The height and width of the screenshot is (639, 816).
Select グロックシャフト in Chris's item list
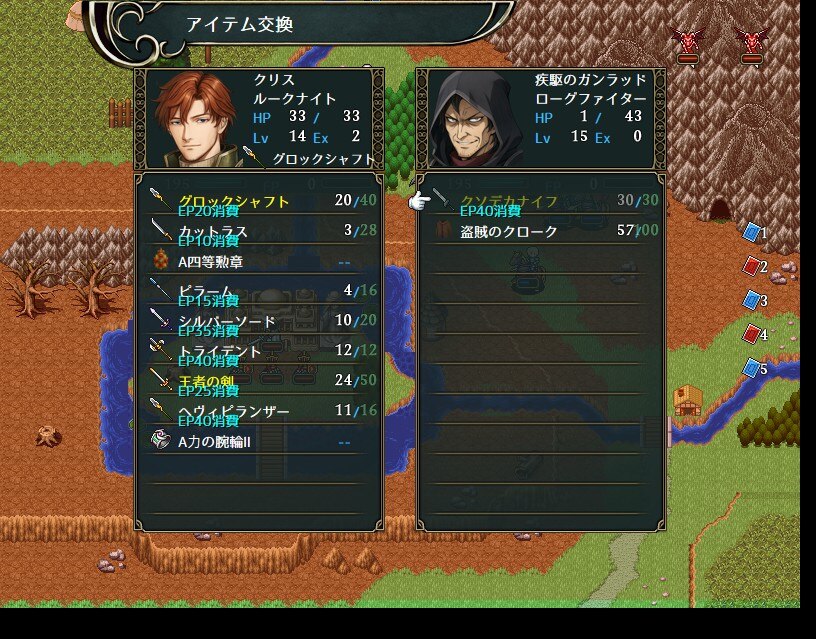click(x=234, y=201)
